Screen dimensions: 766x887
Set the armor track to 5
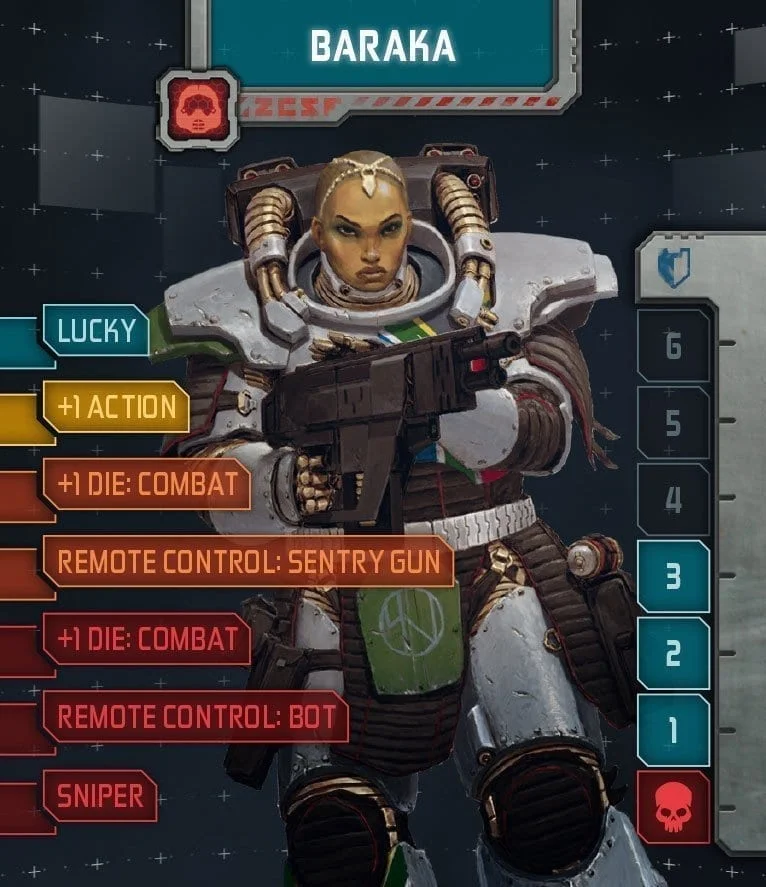(673, 423)
